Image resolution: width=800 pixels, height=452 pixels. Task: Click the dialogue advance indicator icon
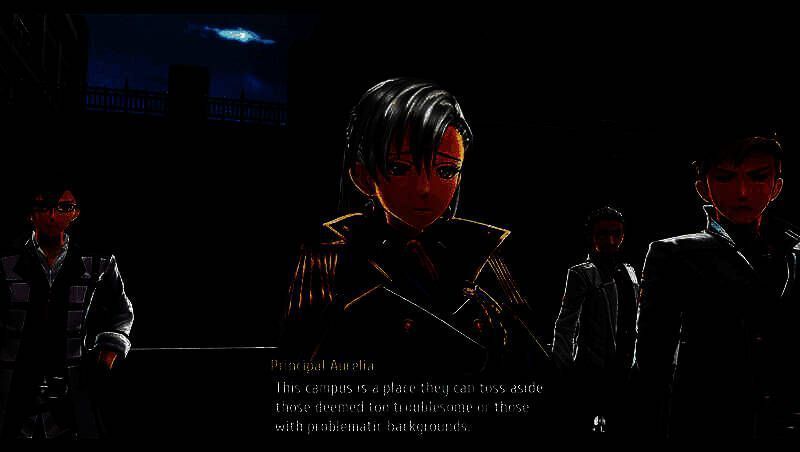[598, 424]
